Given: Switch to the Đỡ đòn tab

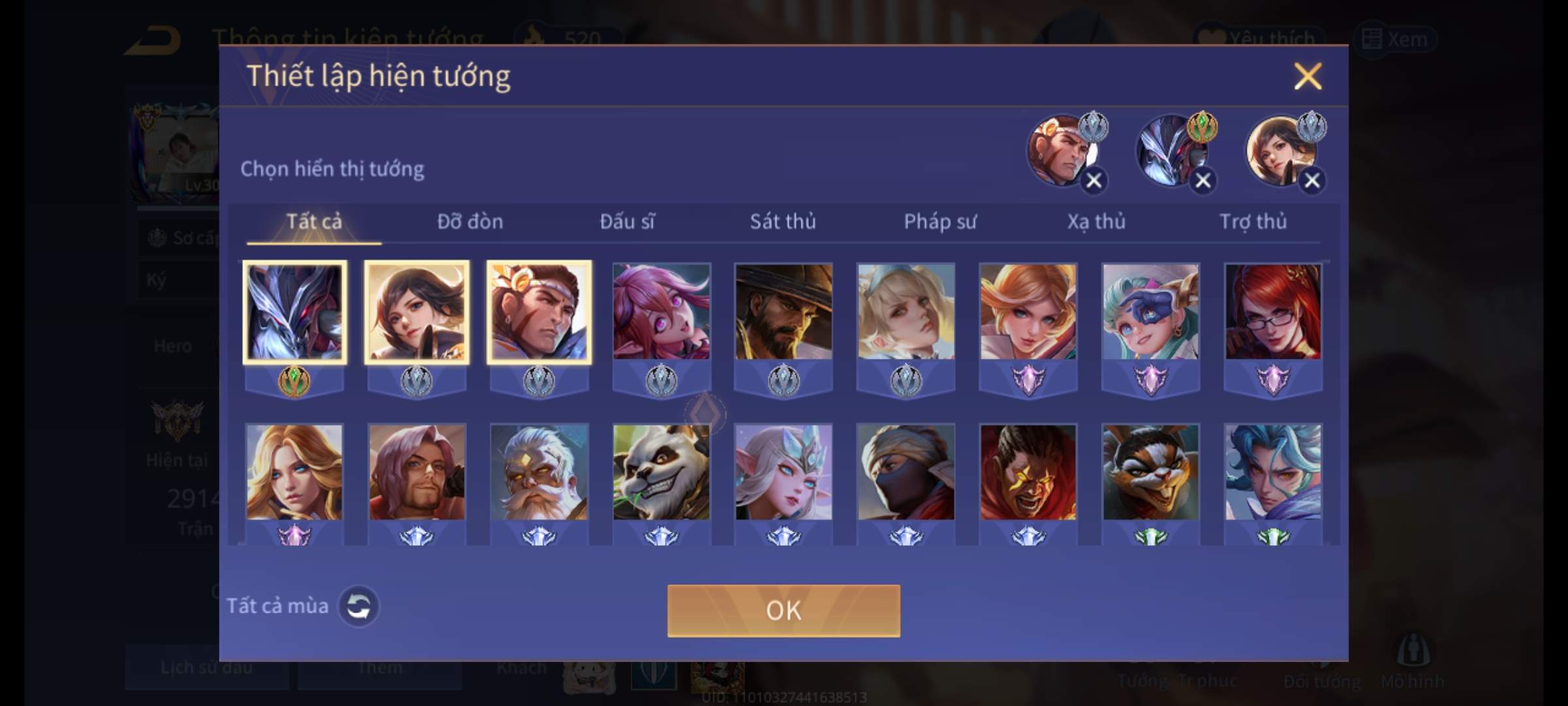Looking at the screenshot, I should pyautogui.click(x=470, y=222).
